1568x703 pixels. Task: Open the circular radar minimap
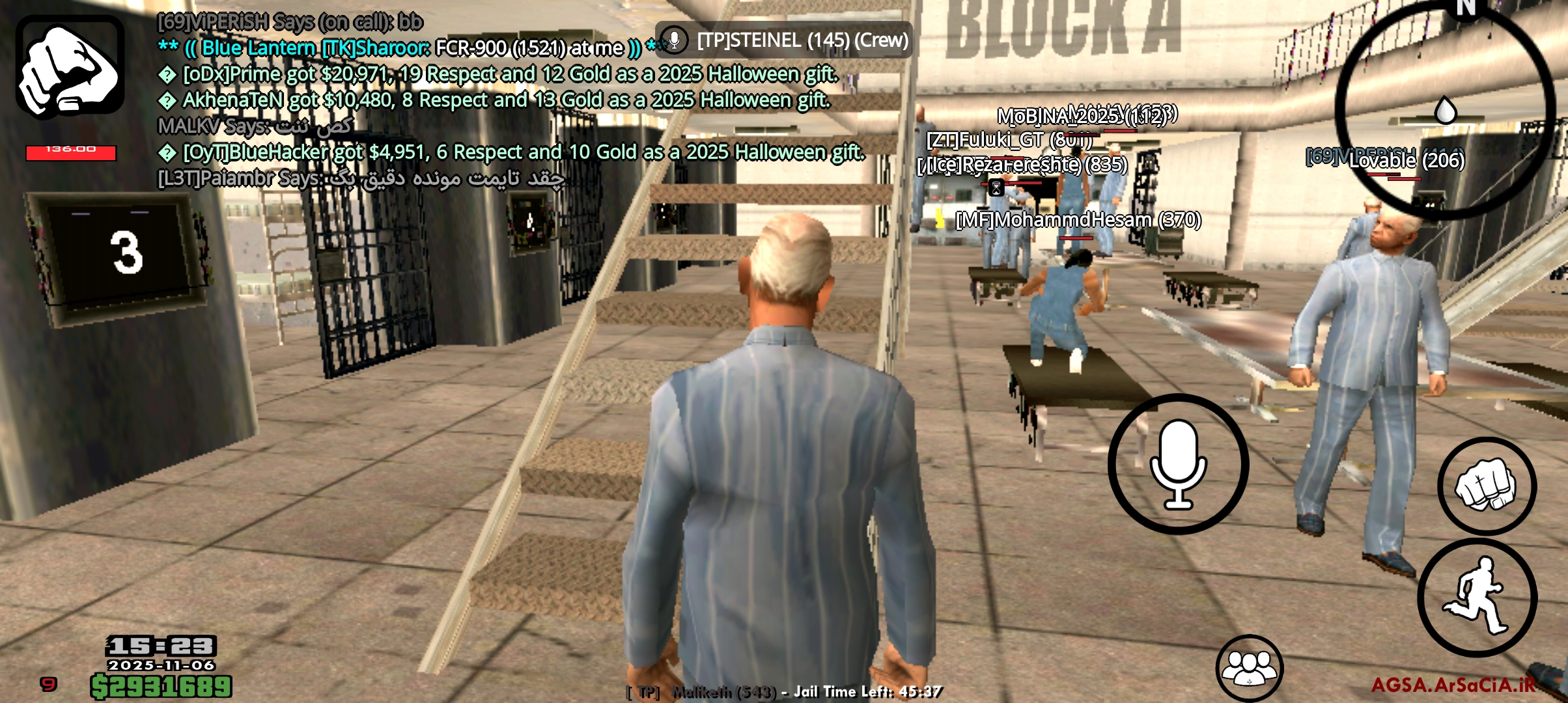[1444, 109]
